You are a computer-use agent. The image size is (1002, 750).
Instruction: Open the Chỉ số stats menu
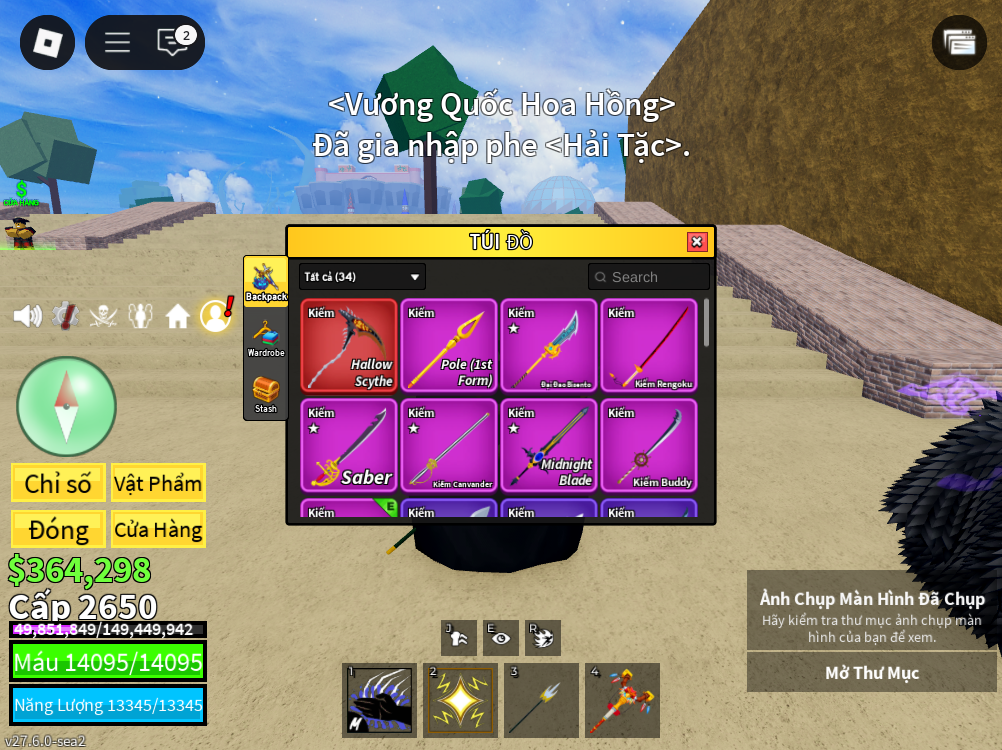click(58, 483)
